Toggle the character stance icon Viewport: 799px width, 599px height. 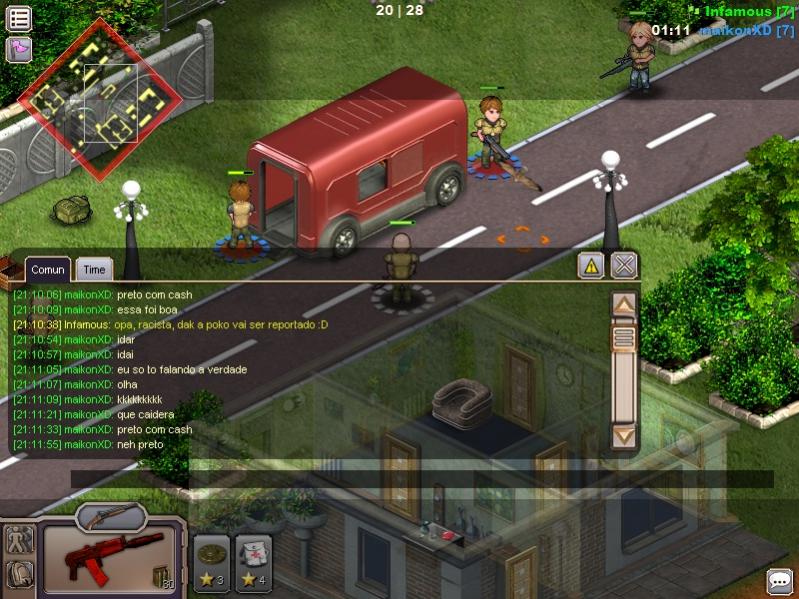pos(19,541)
